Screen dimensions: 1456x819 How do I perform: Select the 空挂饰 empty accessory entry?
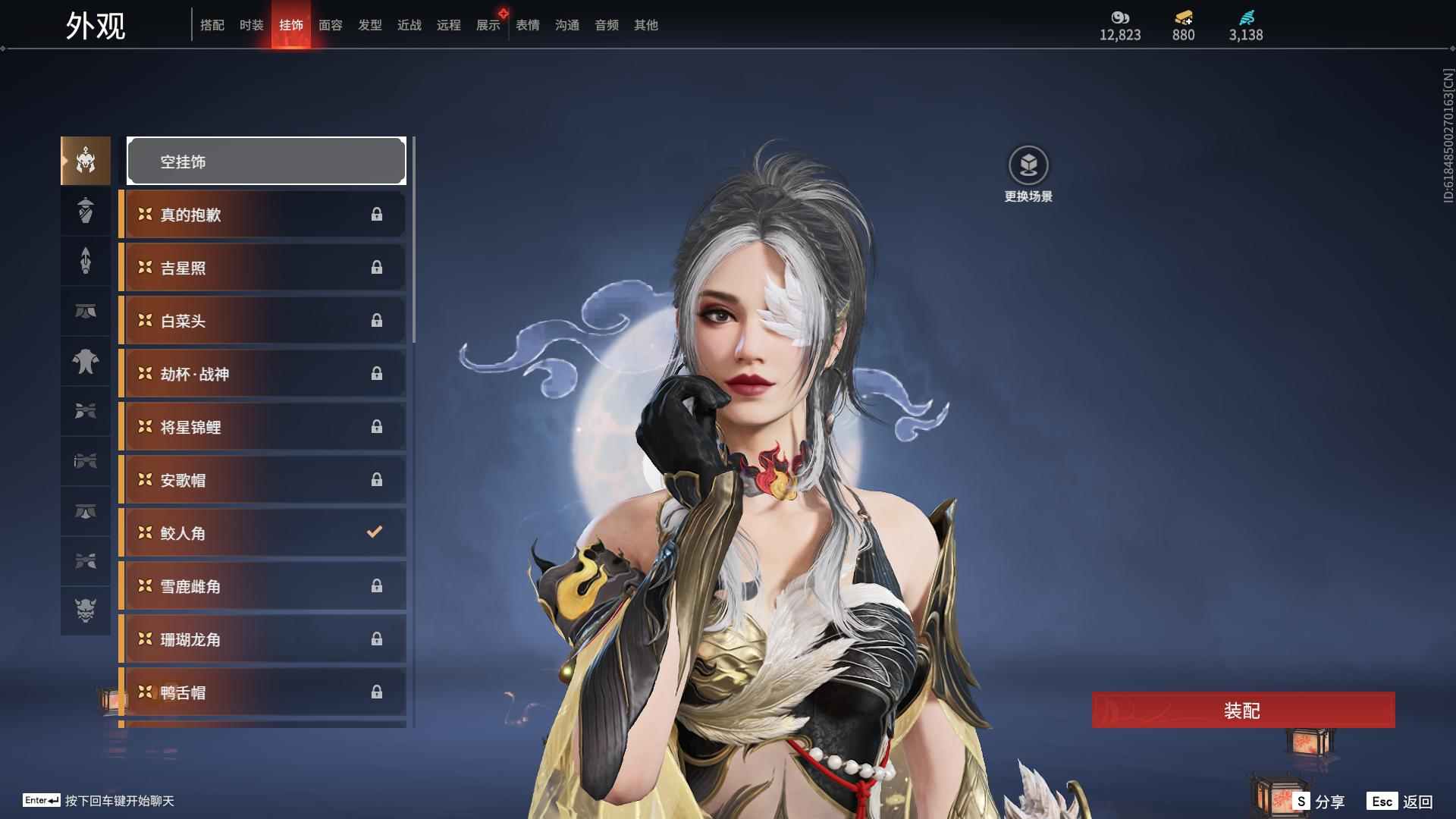(x=266, y=162)
